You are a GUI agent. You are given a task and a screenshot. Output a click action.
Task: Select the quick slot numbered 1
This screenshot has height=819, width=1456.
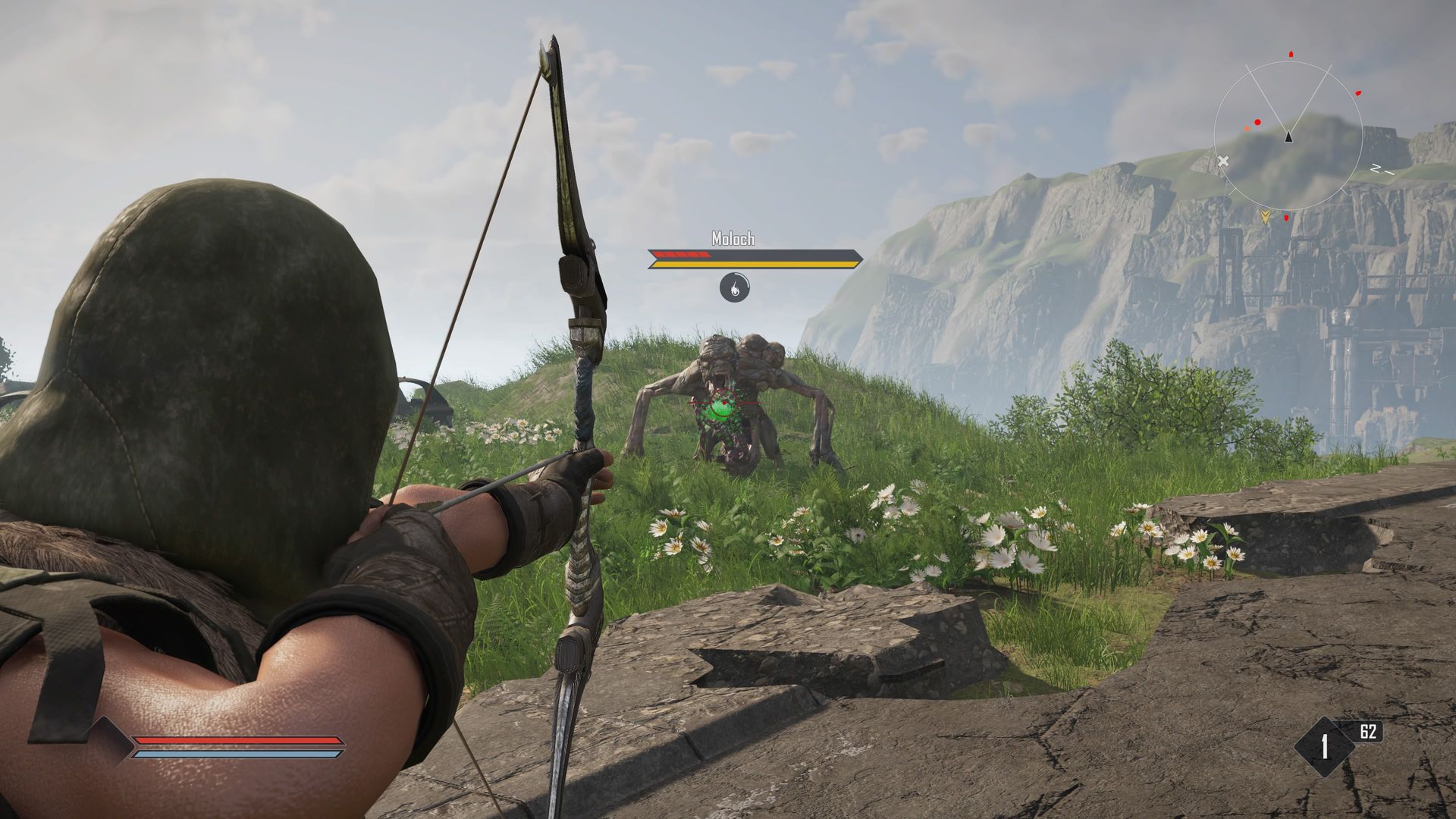(x=1324, y=747)
